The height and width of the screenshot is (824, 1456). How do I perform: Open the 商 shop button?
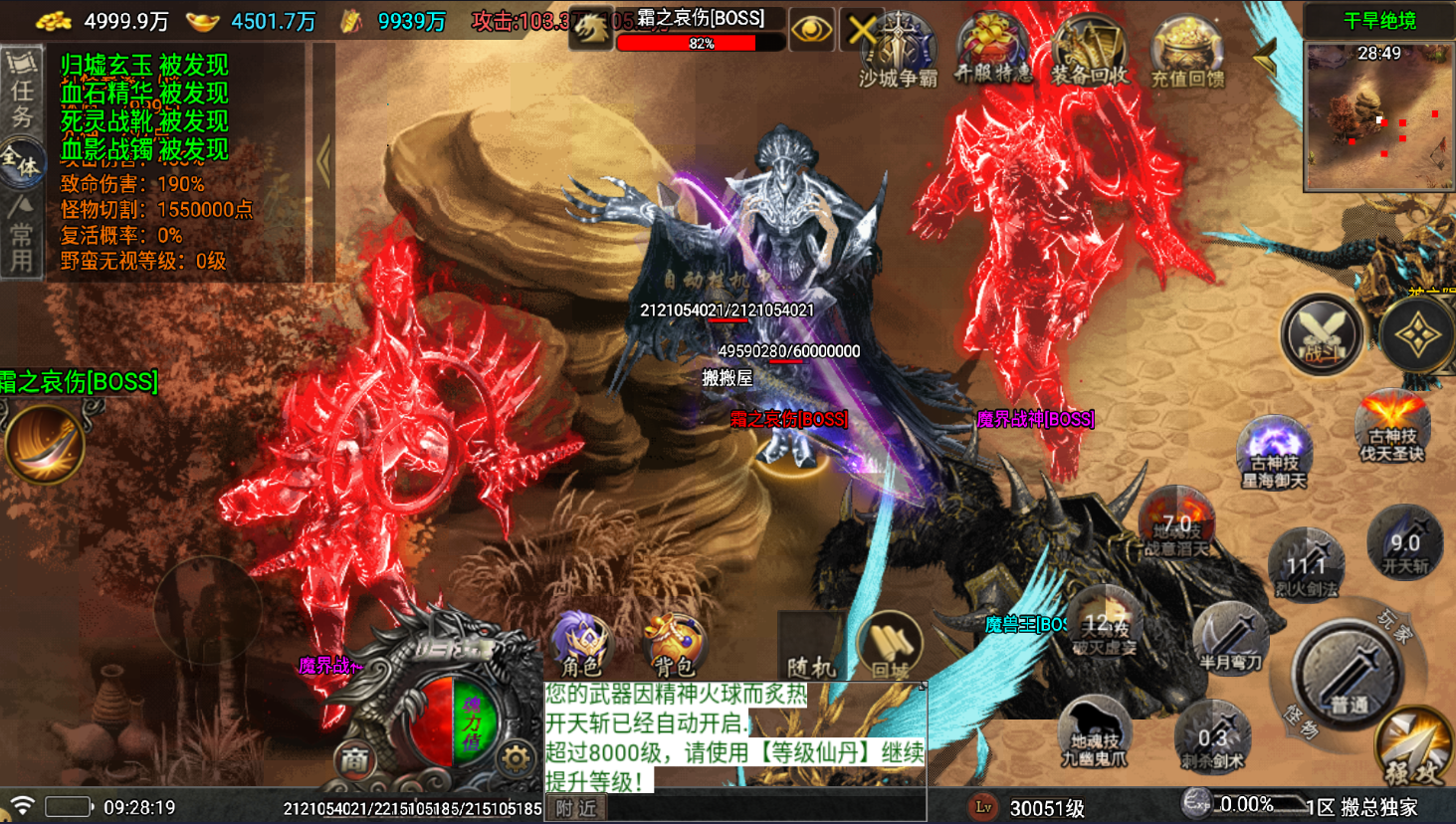click(355, 759)
